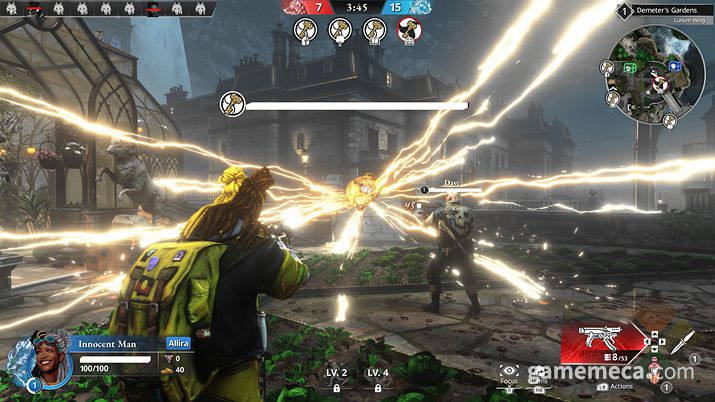Click the blue team score badge
This screenshot has height=402, width=715.
point(408,7)
